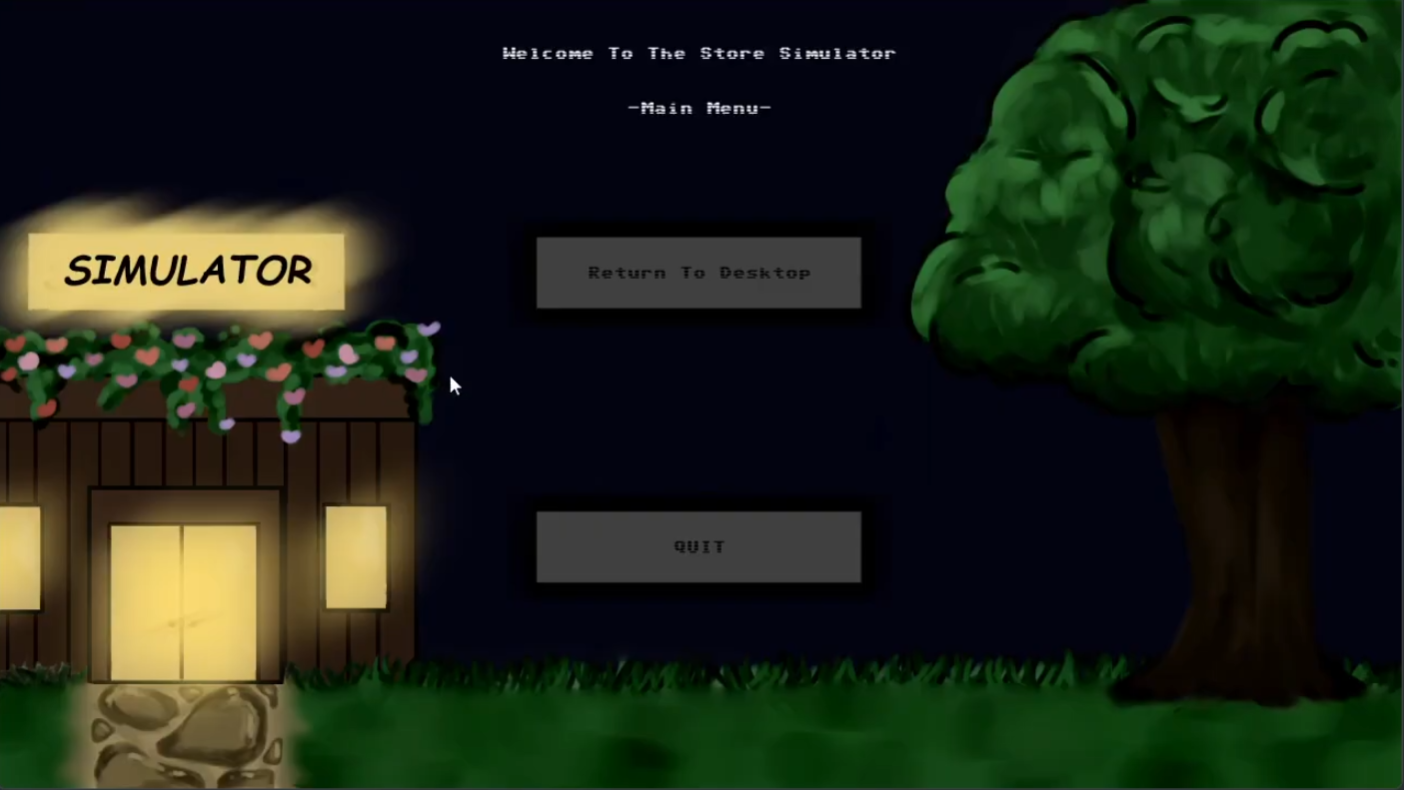This screenshot has height=790, width=1404.
Task: Click the dark sky area between menu buttons
Action: (x=699, y=410)
